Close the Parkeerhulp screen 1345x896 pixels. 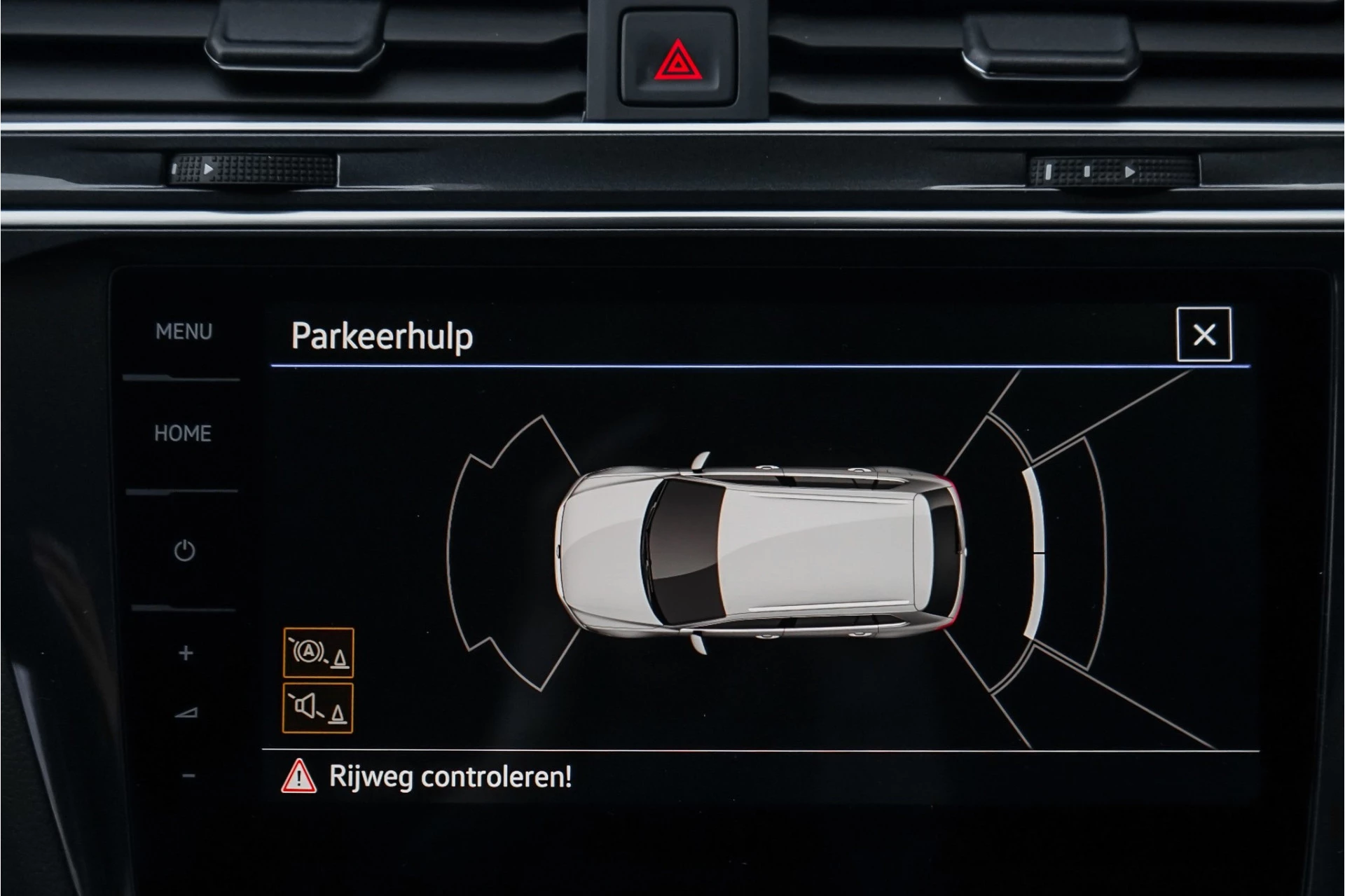1203,335
